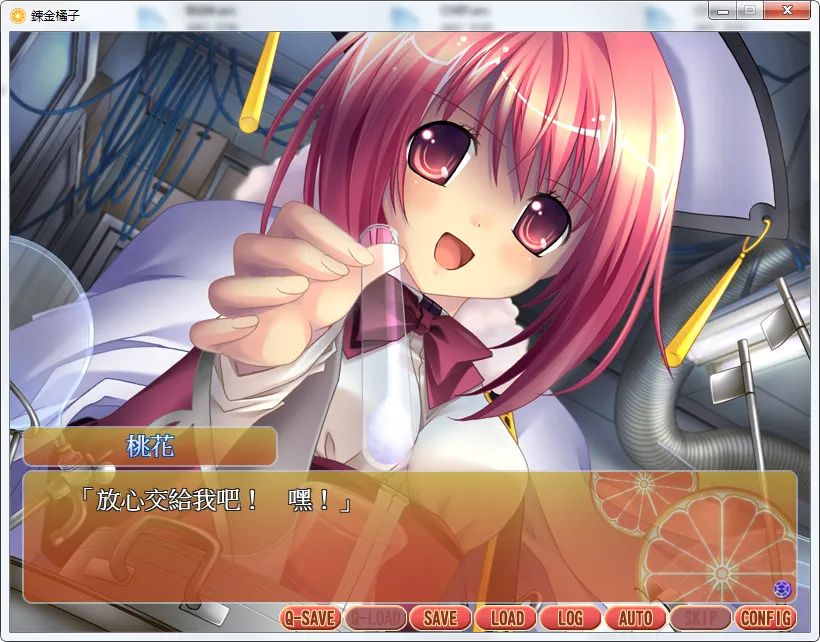Open the SAVE game menu
Screen dimensions: 820x642
[440, 618]
